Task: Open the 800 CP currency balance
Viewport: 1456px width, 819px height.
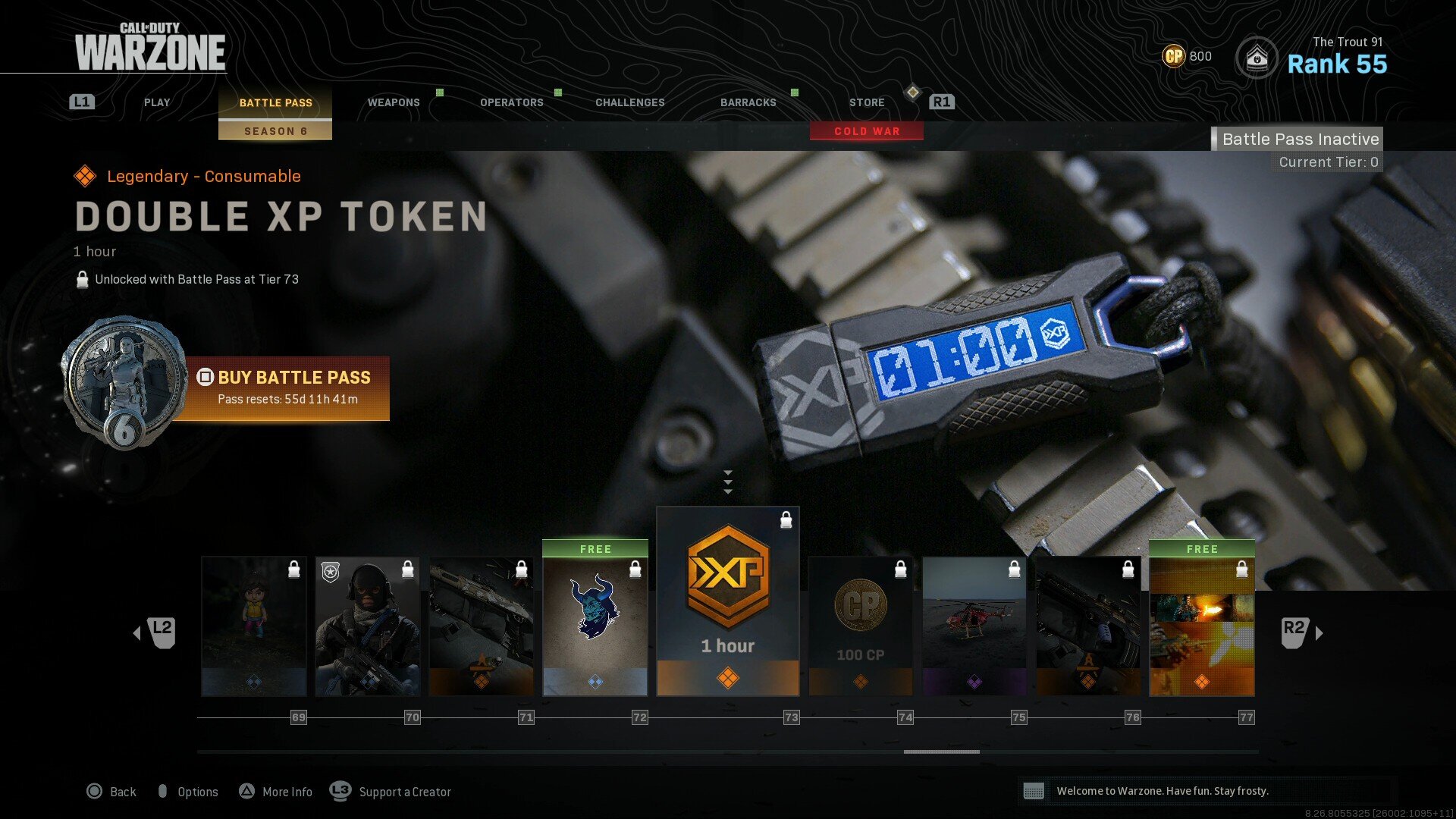Action: click(x=1188, y=56)
